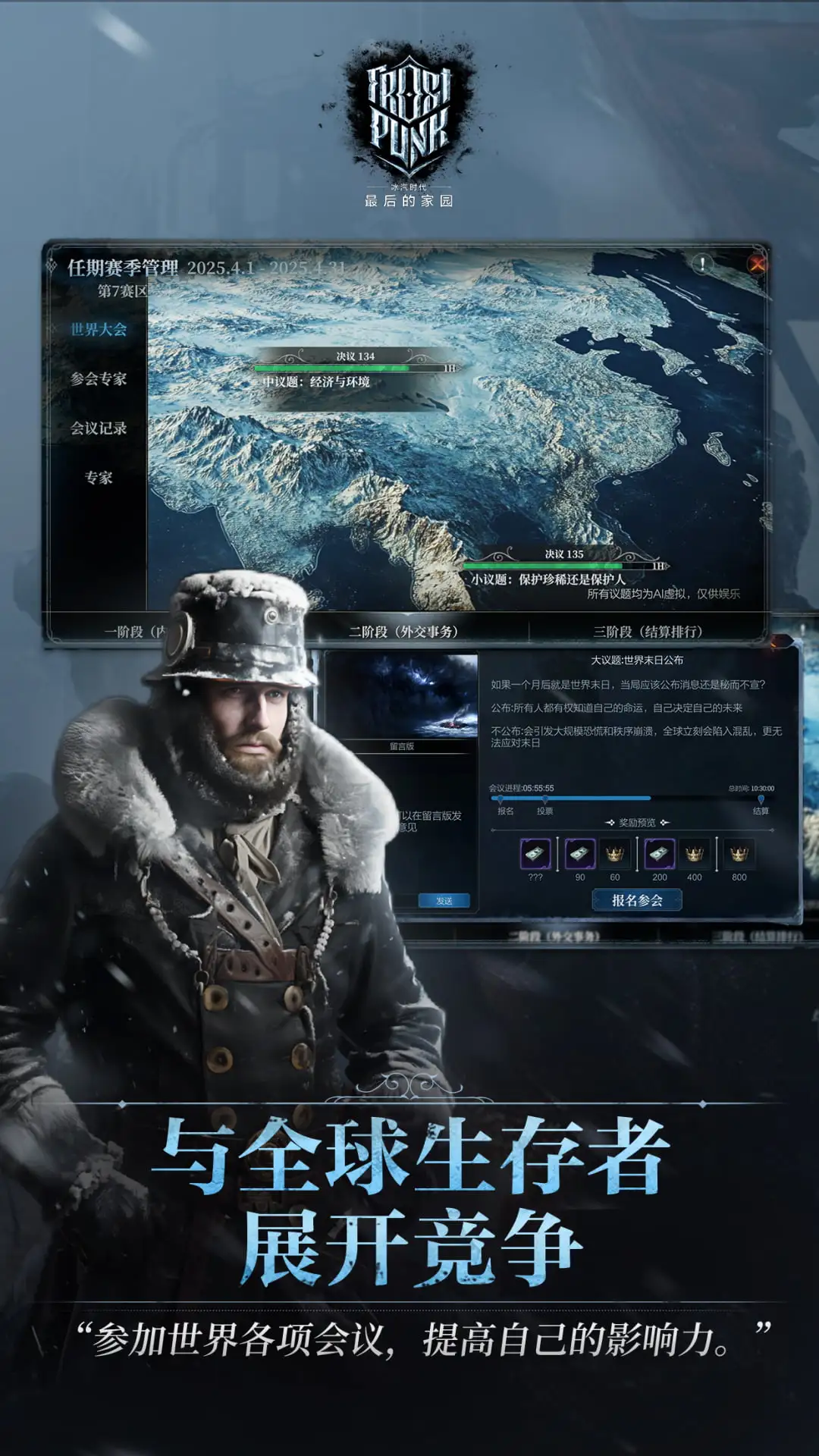Open the stormy sea topic thumbnail
This screenshot has width=819, height=1456.
click(402, 696)
